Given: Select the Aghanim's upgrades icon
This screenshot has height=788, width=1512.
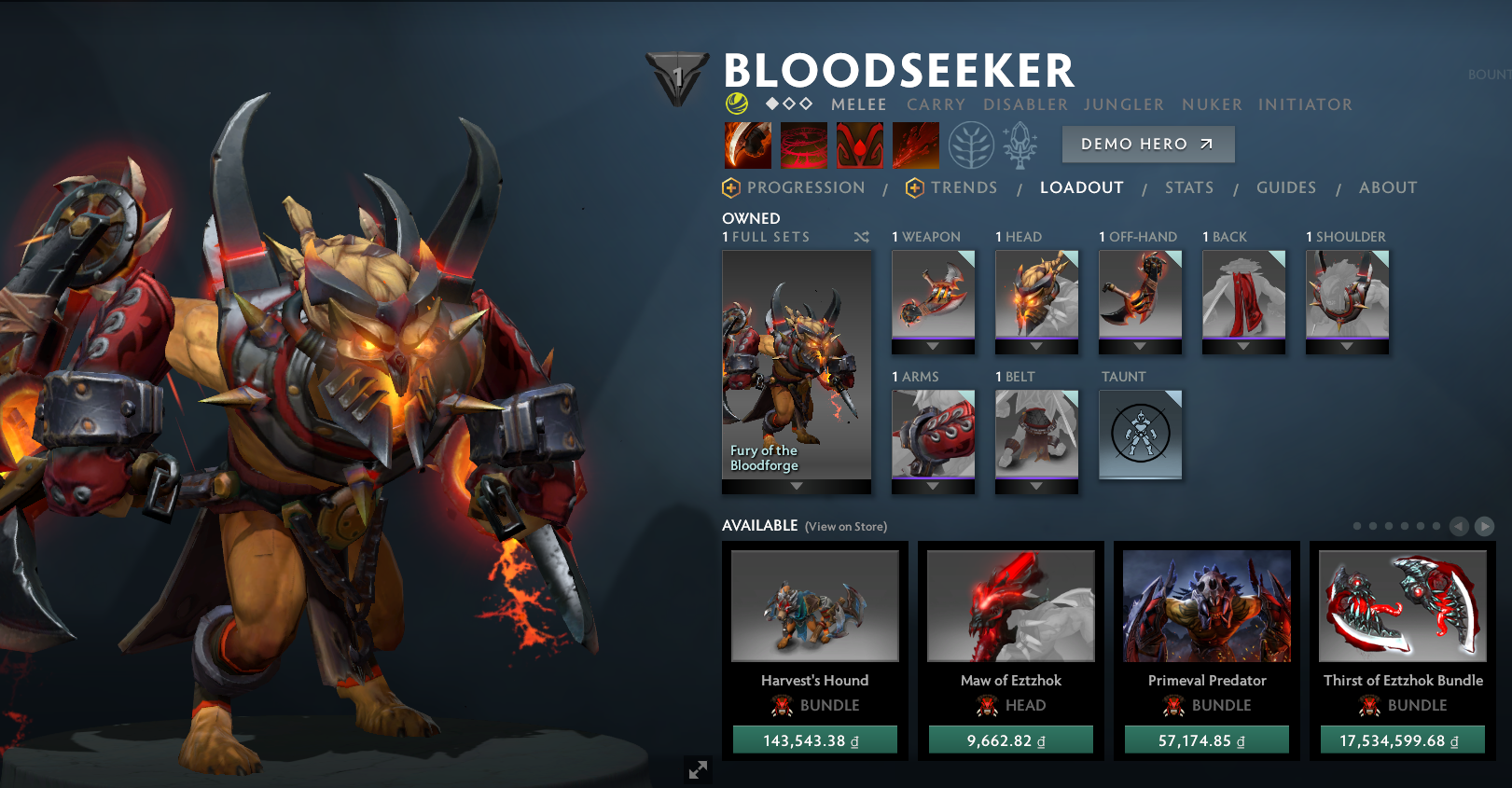Looking at the screenshot, I should point(1022,145).
